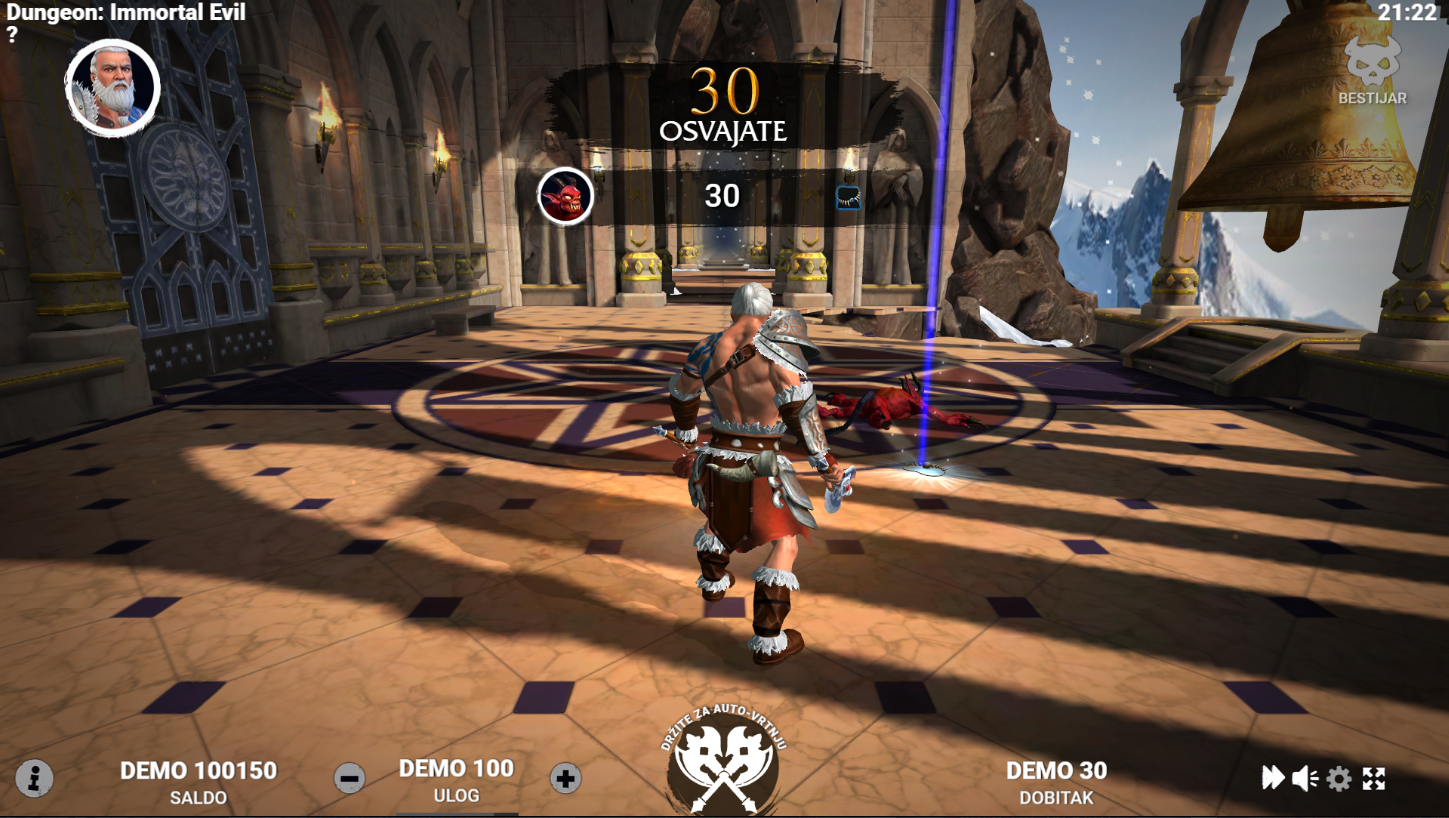Switch to fullscreen mode
This screenshot has height=818, width=1449.
coord(1374,778)
